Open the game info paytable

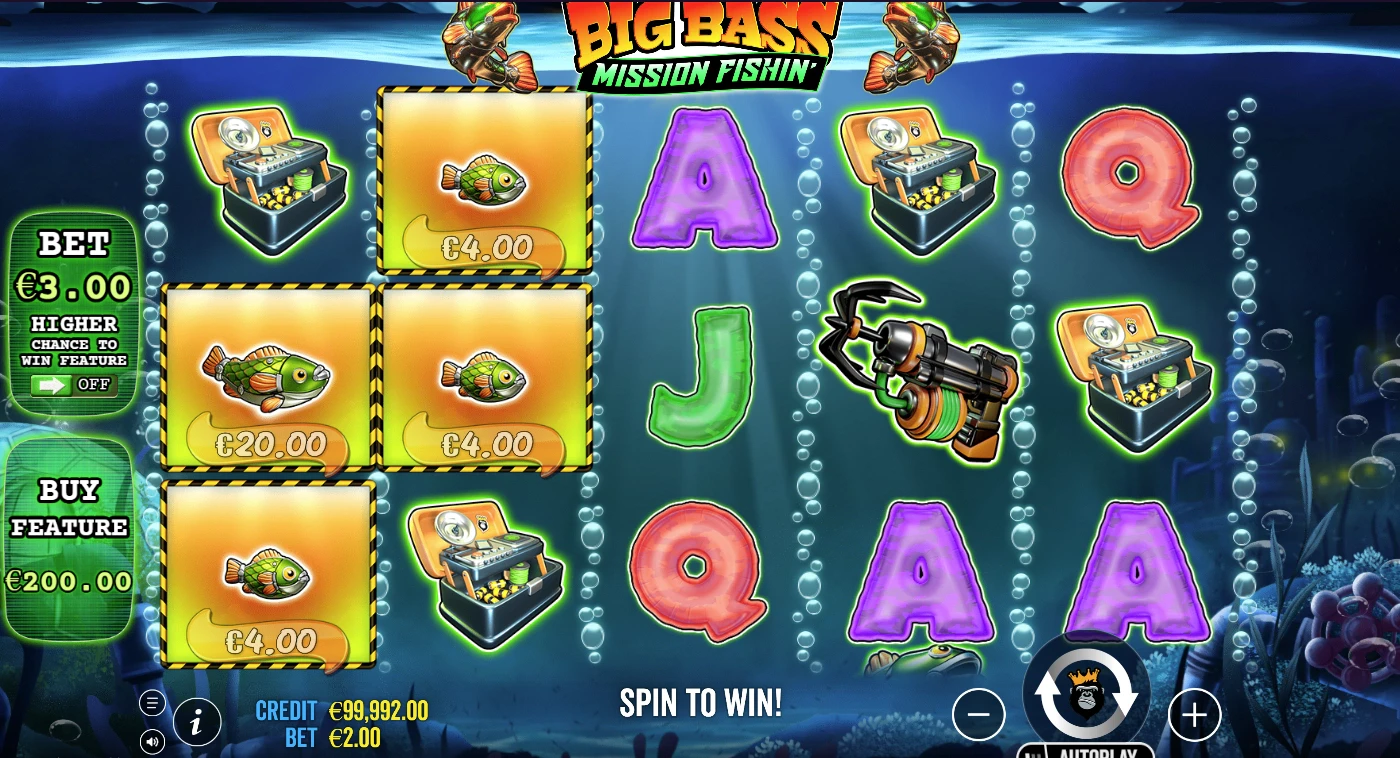point(197,721)
